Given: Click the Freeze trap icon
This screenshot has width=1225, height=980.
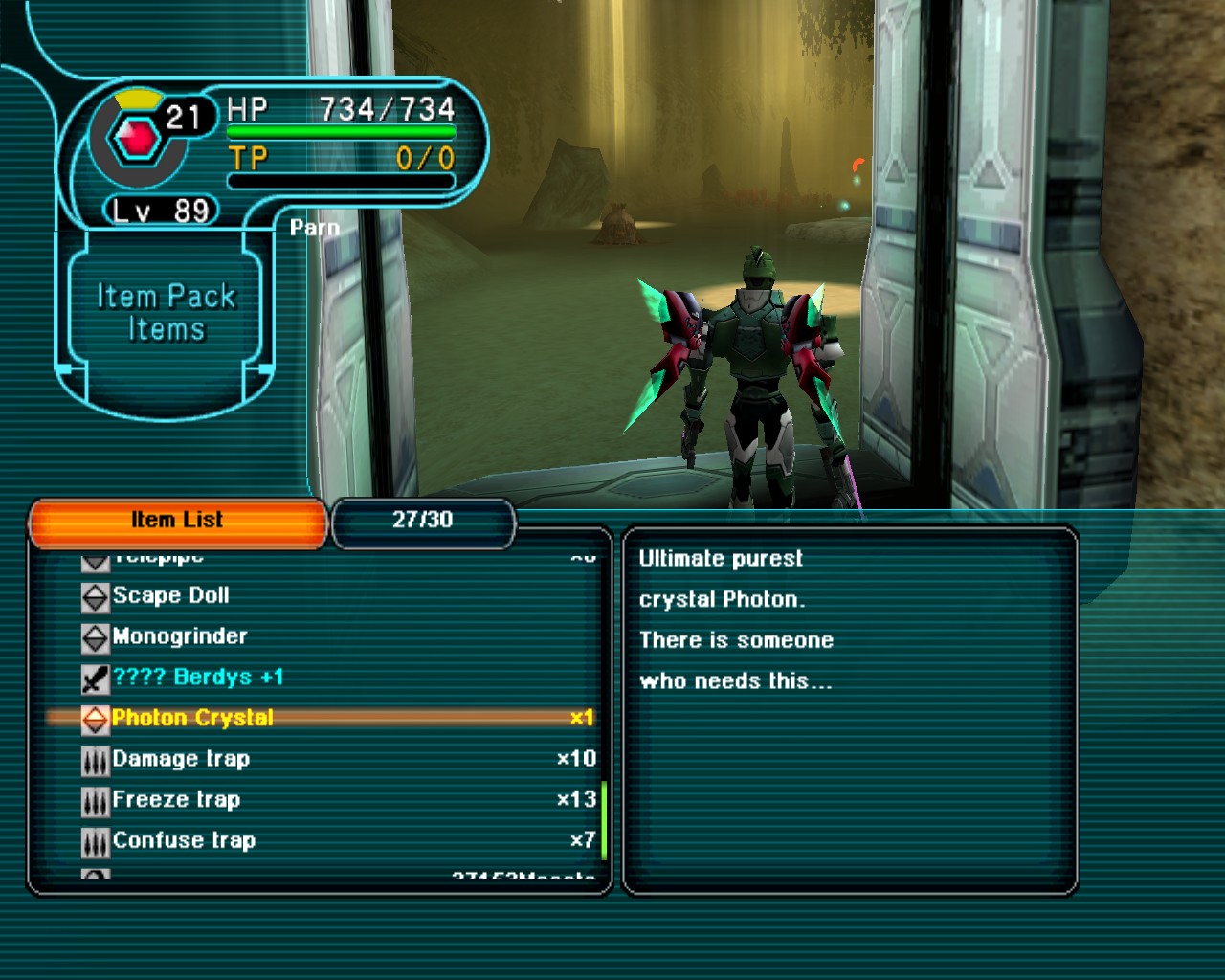Looking at the screenshot, I should (93, 799).
